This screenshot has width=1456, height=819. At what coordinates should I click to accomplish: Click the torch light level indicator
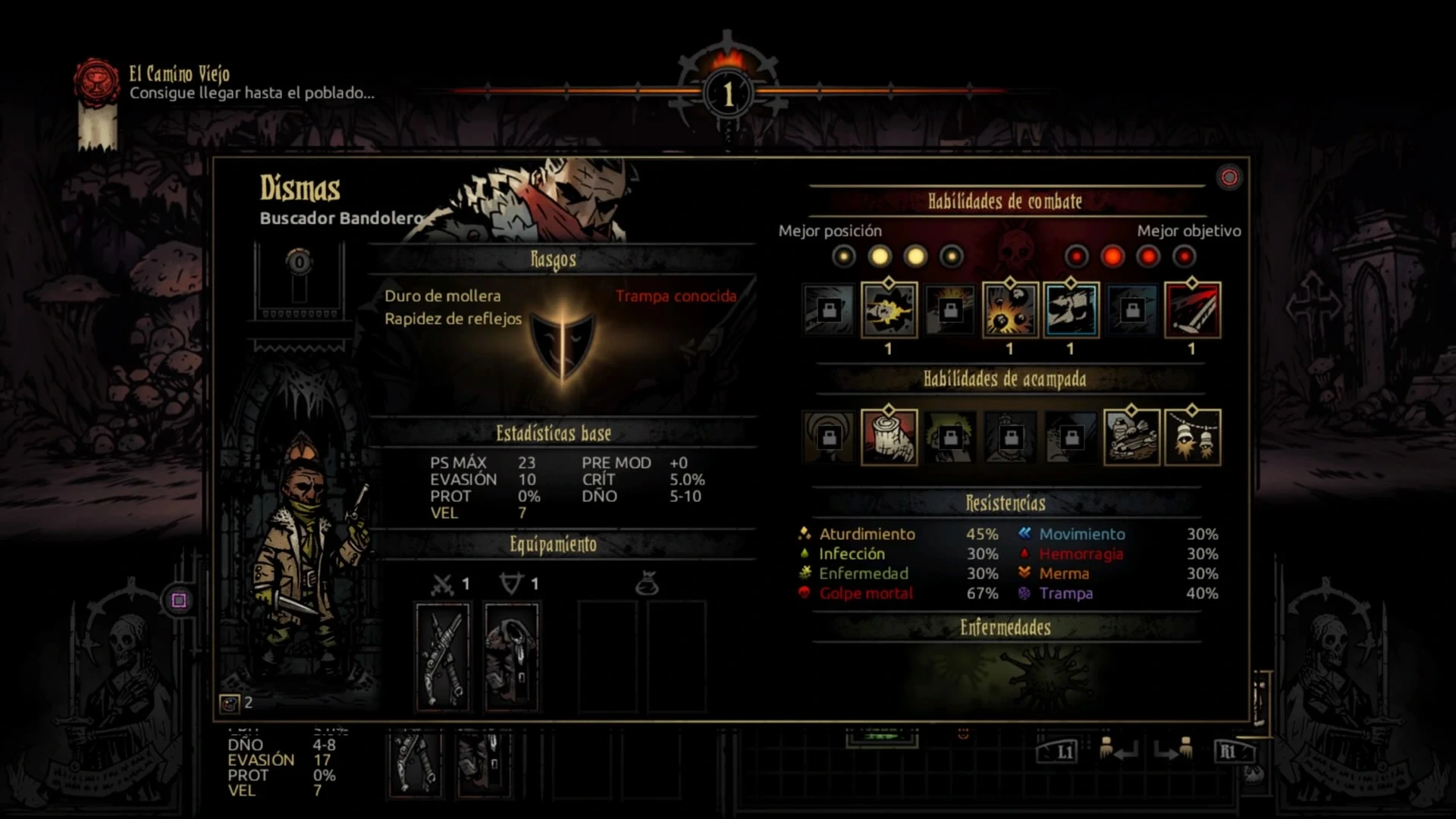click(x=728, y=93)
